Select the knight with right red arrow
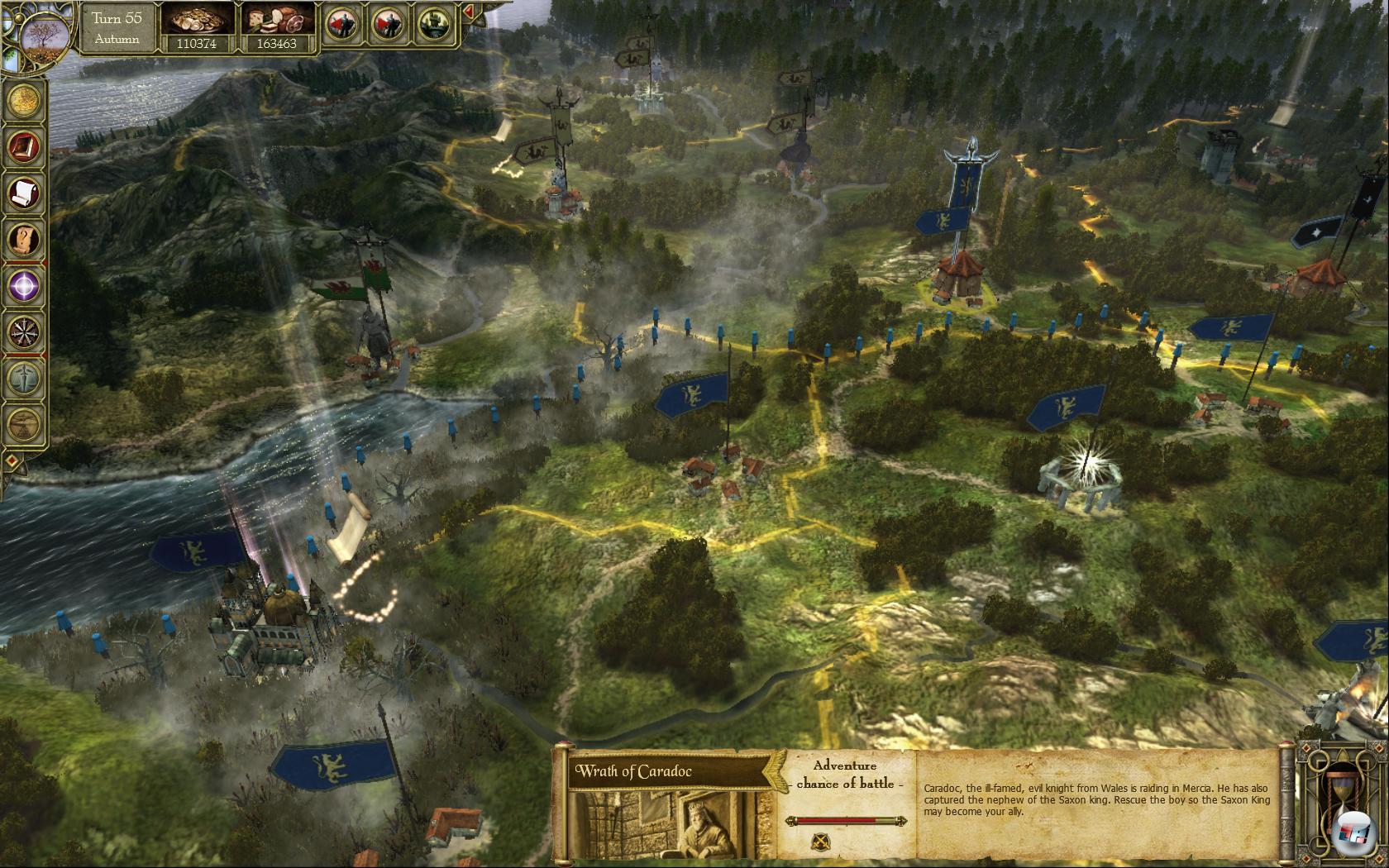The image size is (1389, 868). [387, 24]
